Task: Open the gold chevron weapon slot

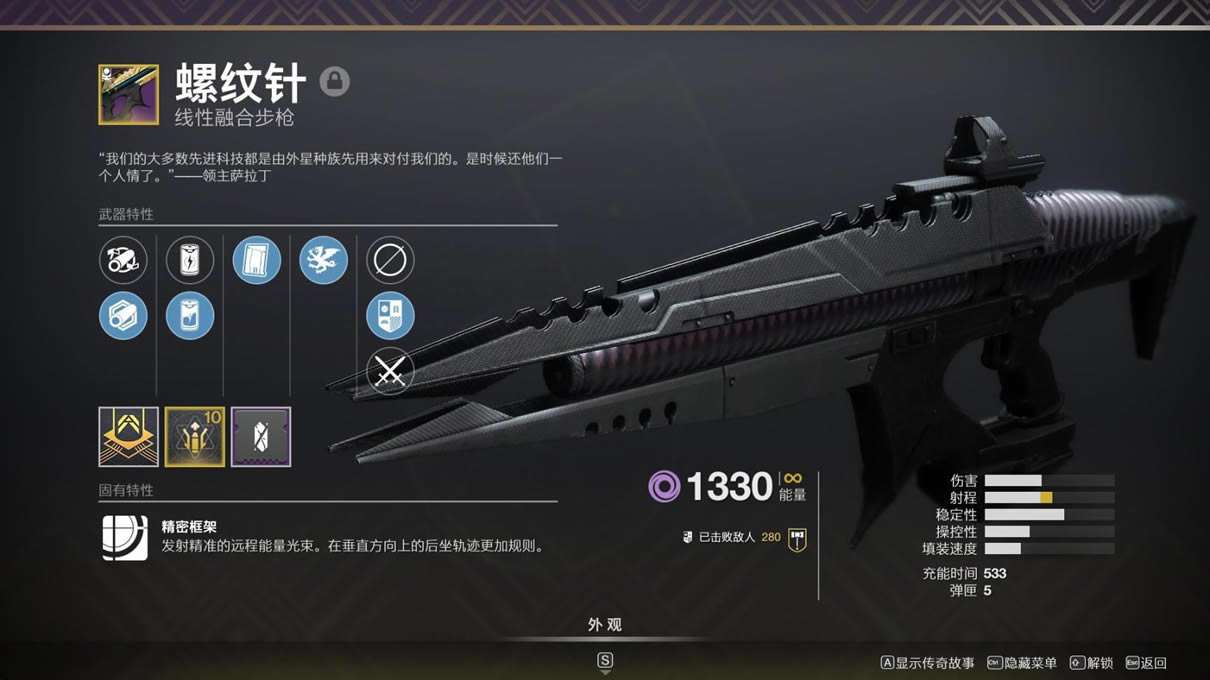Action: tap(128, 437)
